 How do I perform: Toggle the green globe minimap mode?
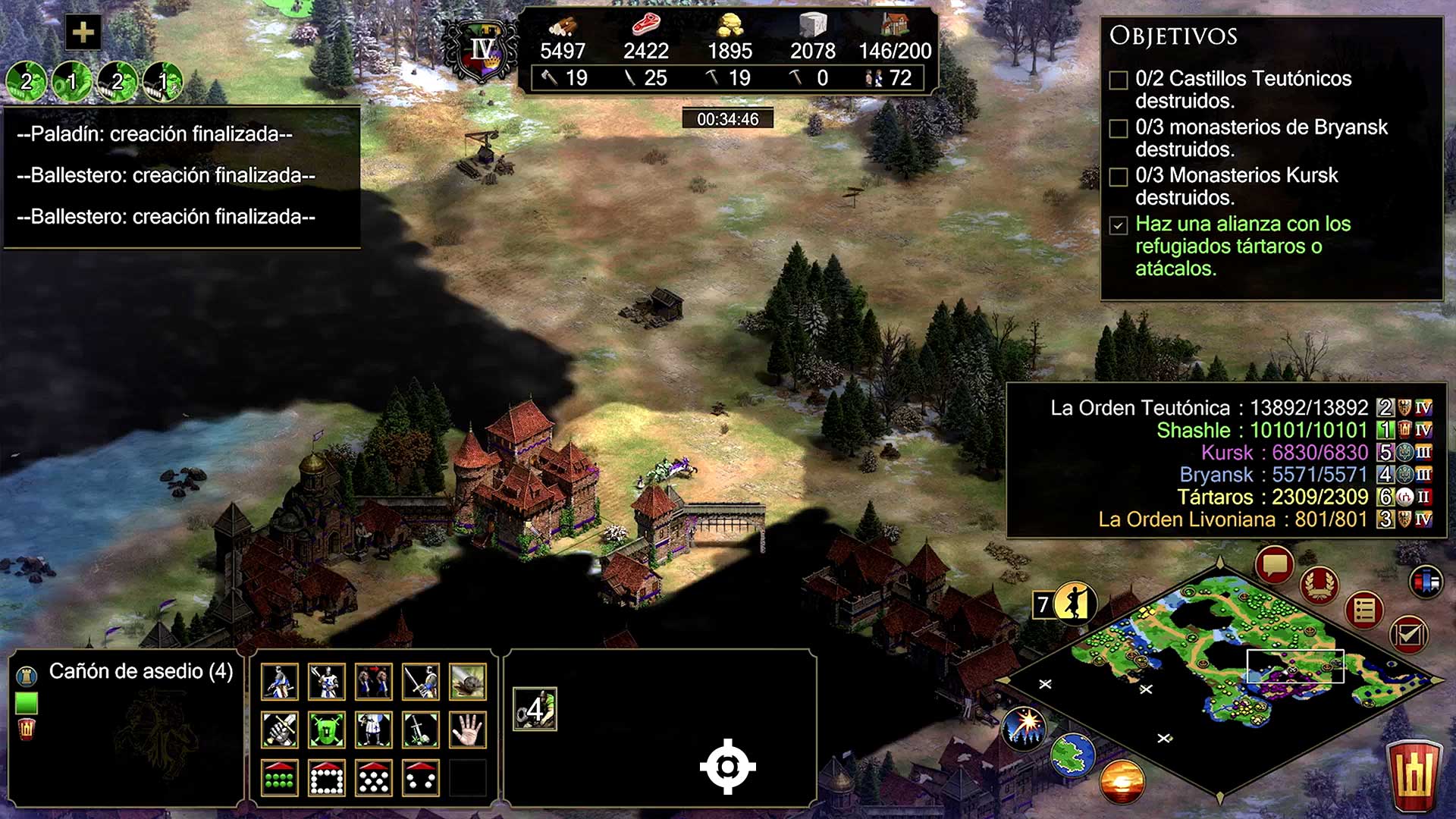tap(1072, 755)
